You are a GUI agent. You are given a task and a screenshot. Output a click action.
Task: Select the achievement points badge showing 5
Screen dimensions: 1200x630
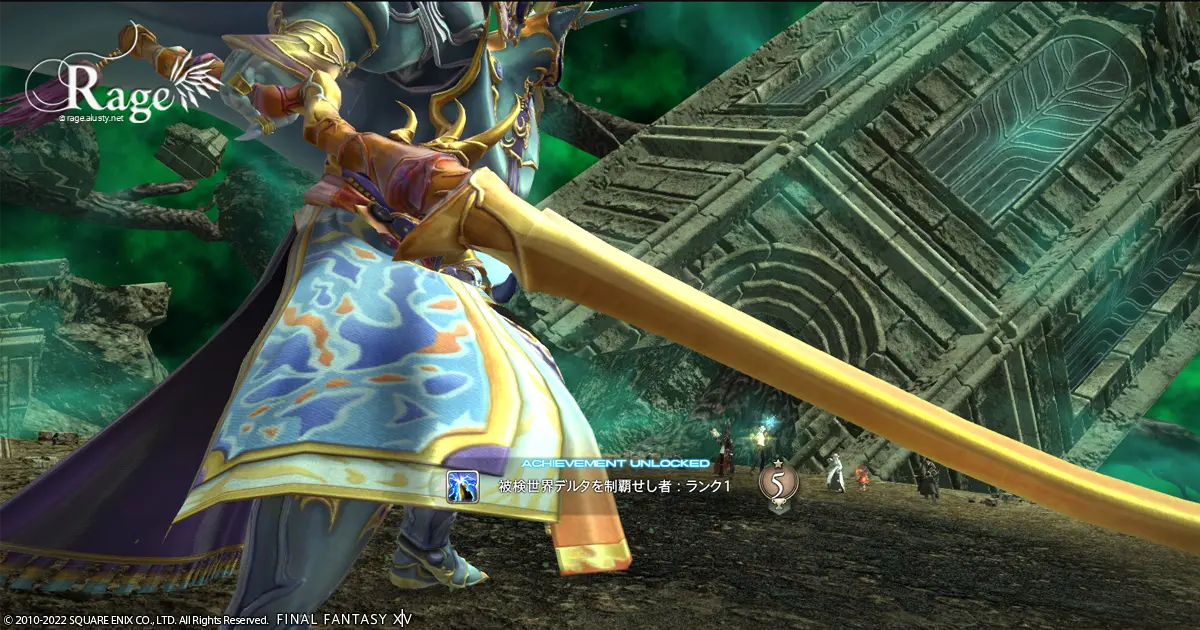[779, 485]
